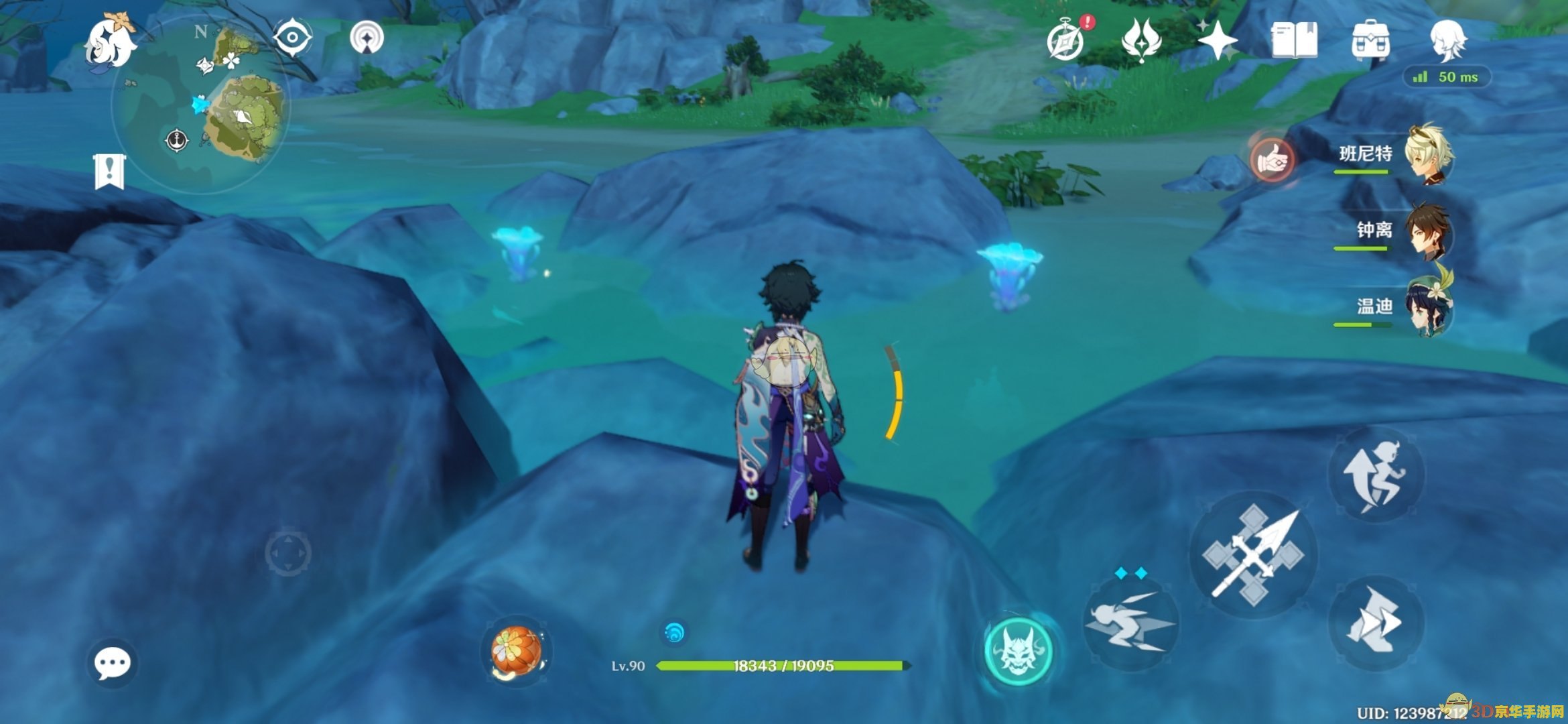Open the Wish star icon

pyautogui.click(x=1217, y=40)
